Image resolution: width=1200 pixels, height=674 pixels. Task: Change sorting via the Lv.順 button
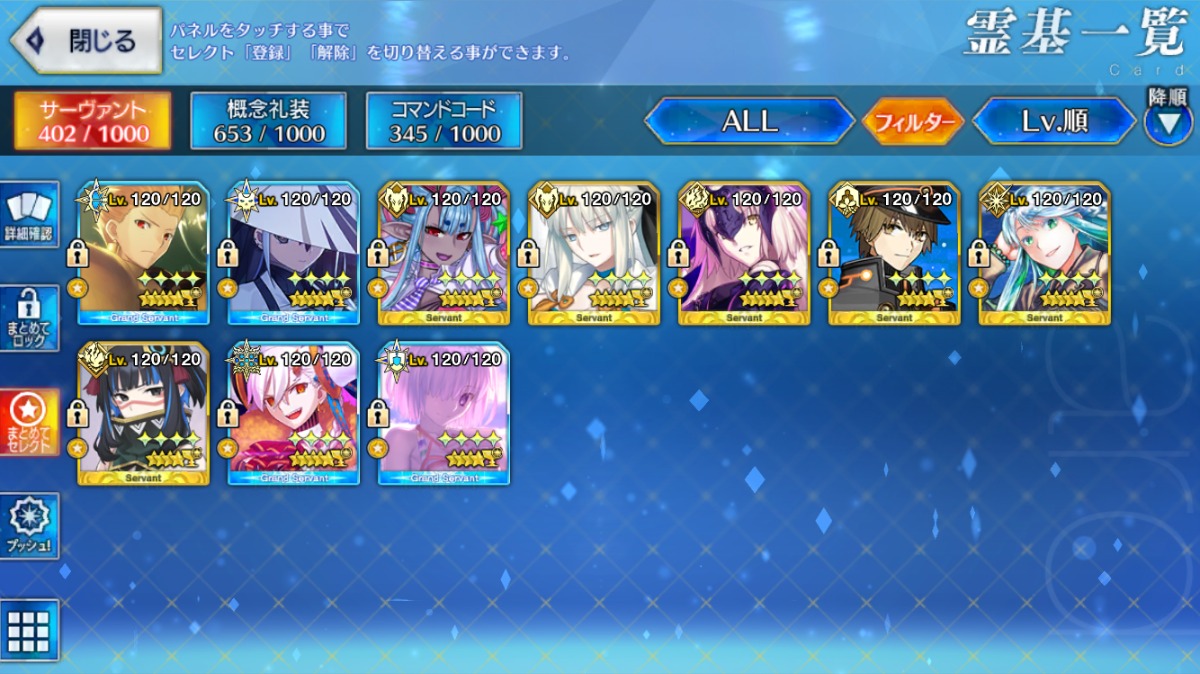(x=1054, y=122)
